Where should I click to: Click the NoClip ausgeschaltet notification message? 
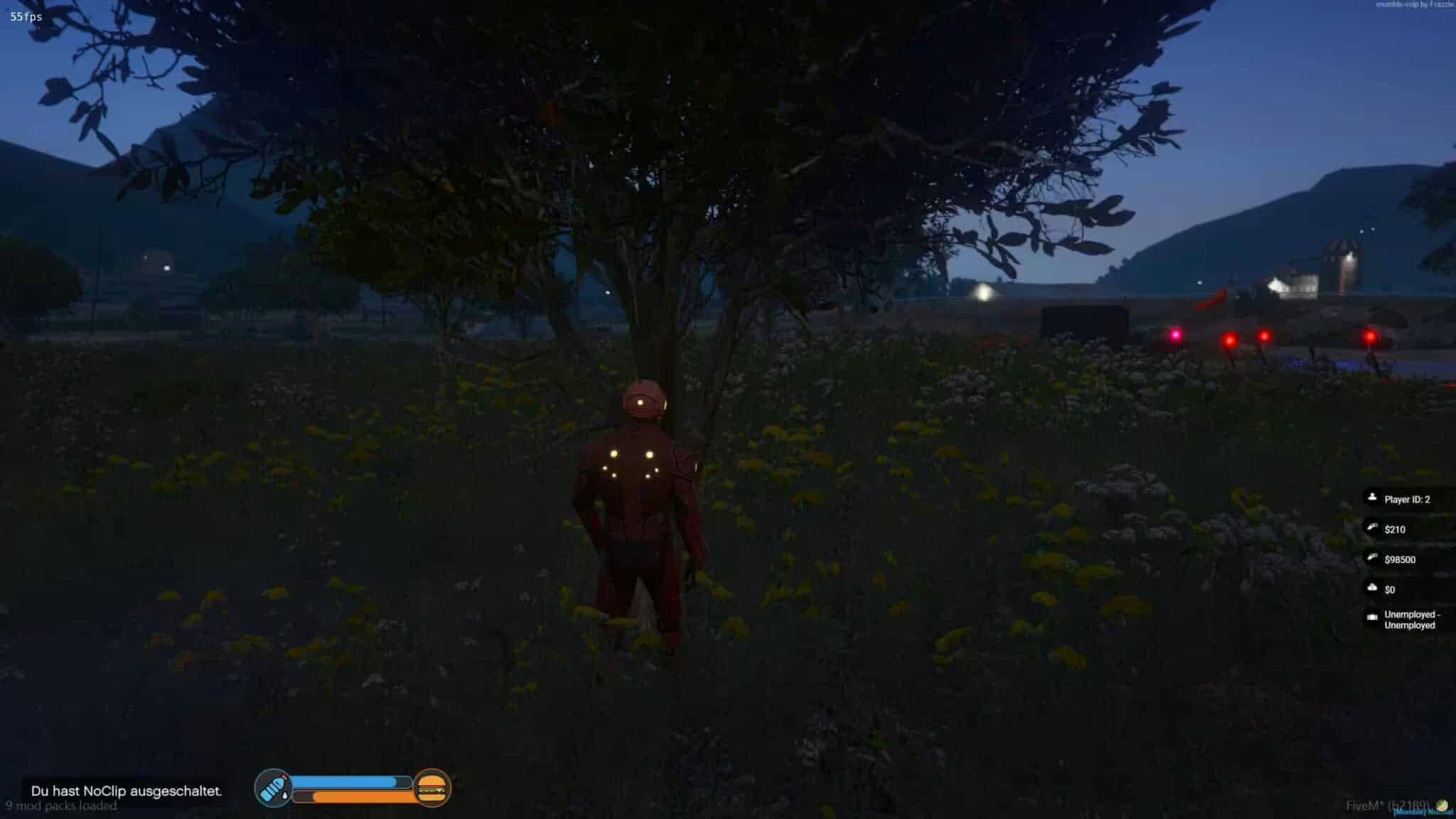127,789
